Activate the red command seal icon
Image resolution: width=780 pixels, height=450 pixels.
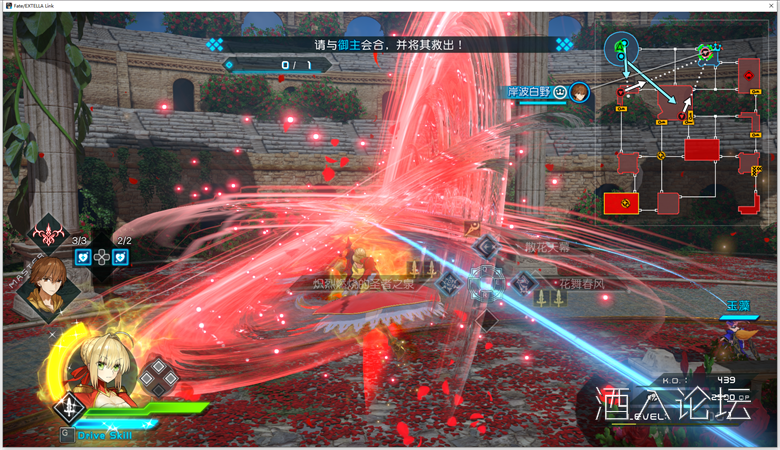(x=48, y=235)
